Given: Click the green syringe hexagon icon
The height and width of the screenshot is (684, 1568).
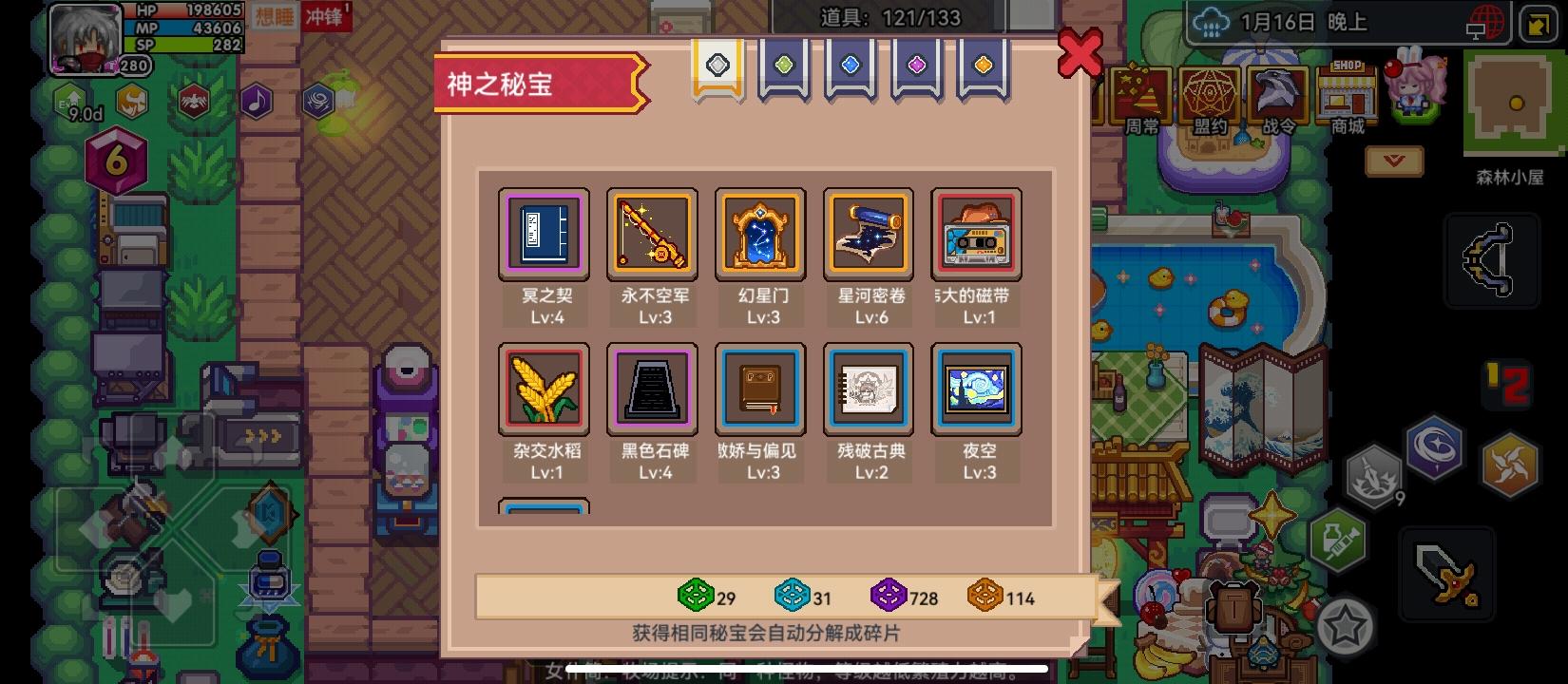Looking at the screenshot, I should [x=1343, y=542].
